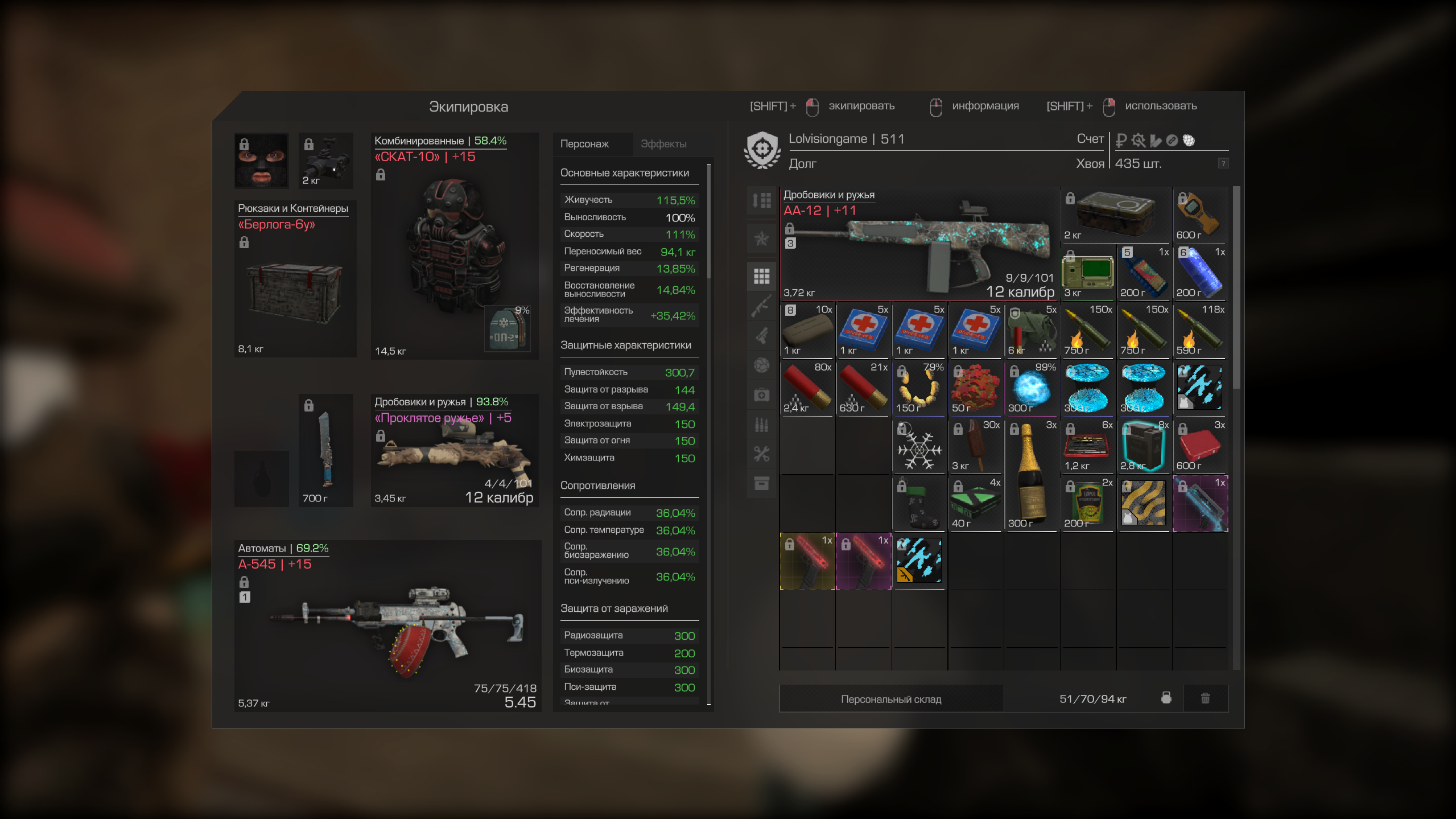Pick the knife melee slot
This screenshot has height=819, width=1456.
click(325, 450)
